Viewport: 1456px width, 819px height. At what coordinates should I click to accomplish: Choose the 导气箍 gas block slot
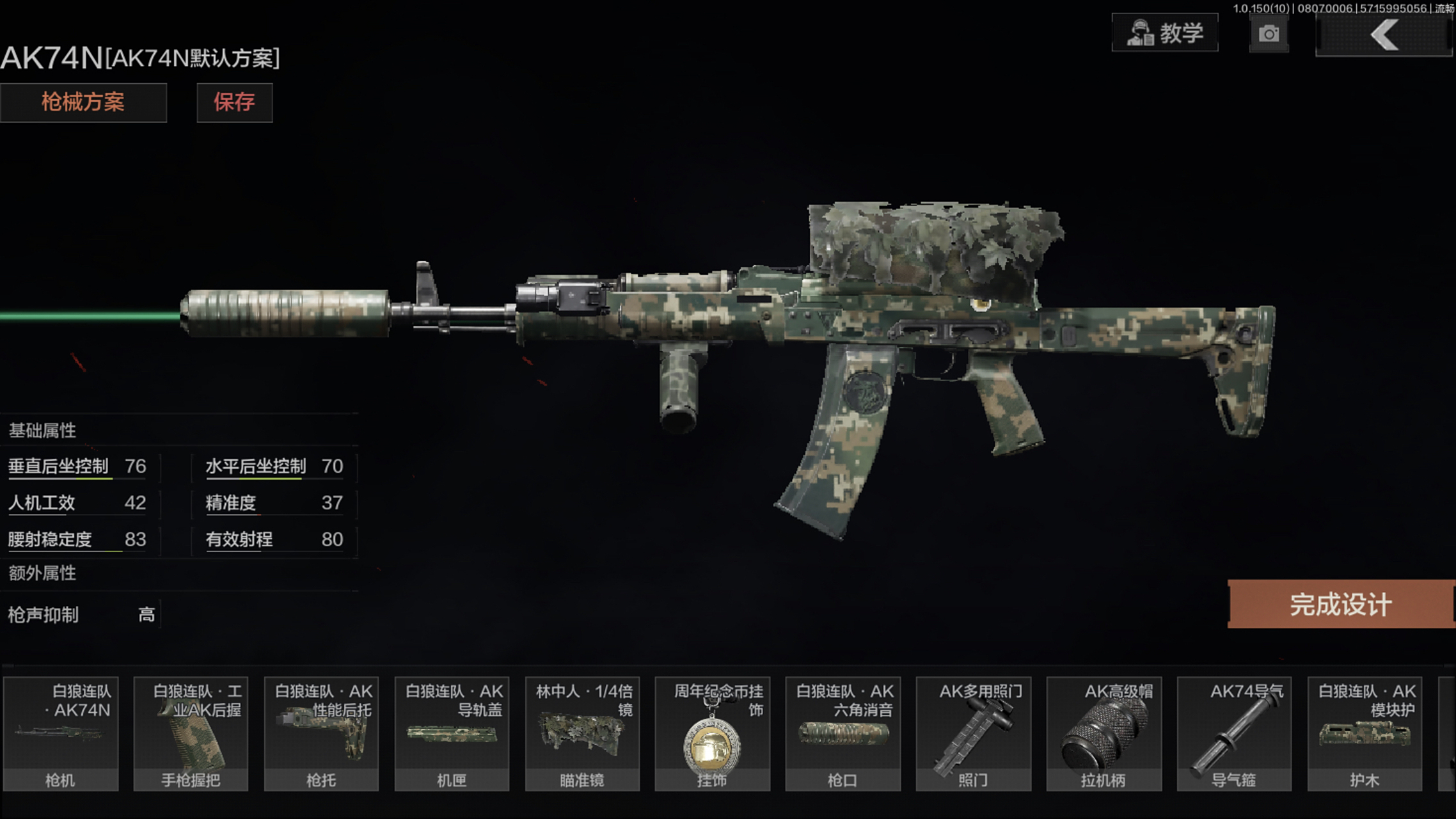click(1234, 734)
